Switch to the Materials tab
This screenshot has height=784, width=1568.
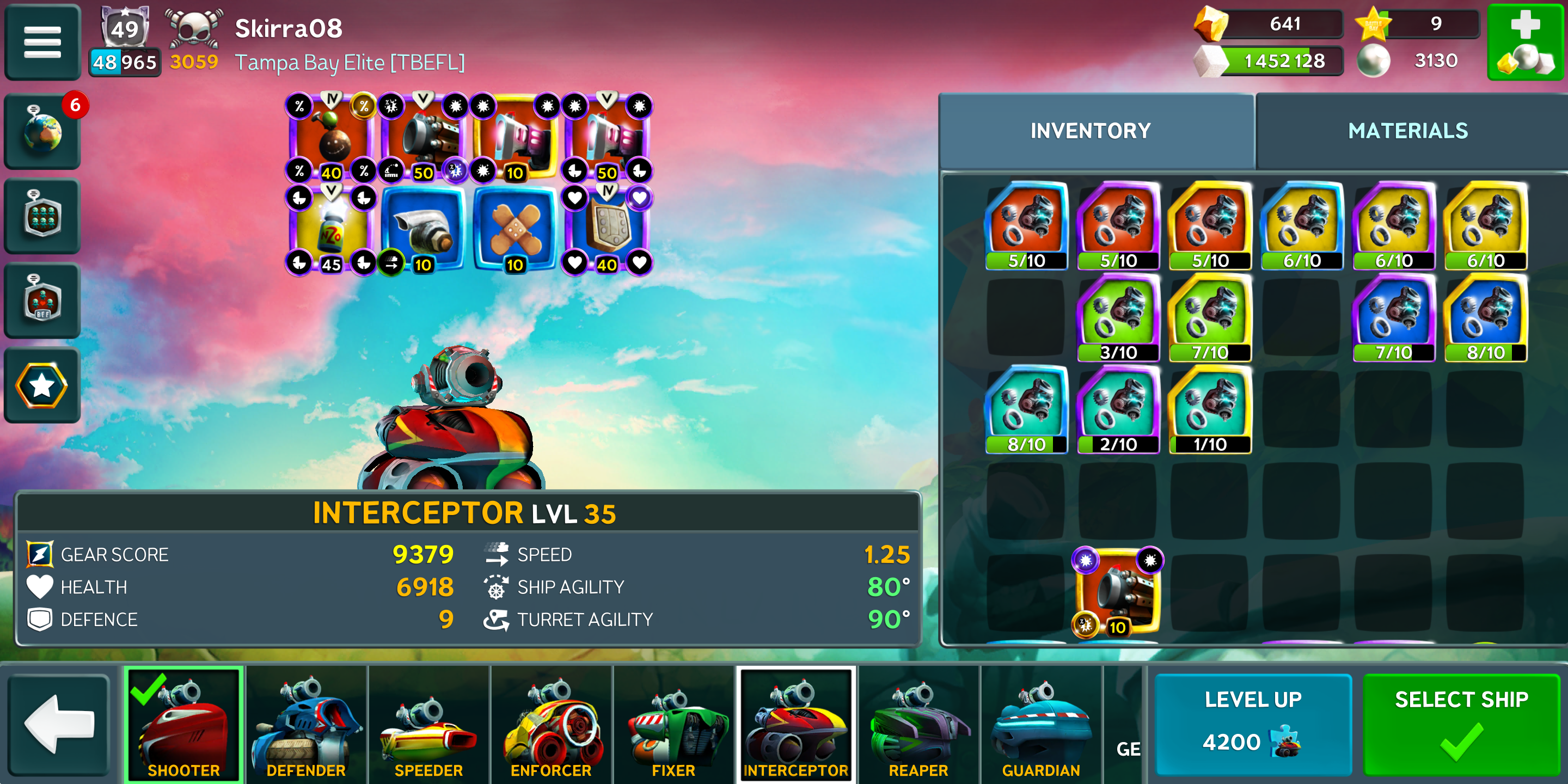click(1407, 131)
